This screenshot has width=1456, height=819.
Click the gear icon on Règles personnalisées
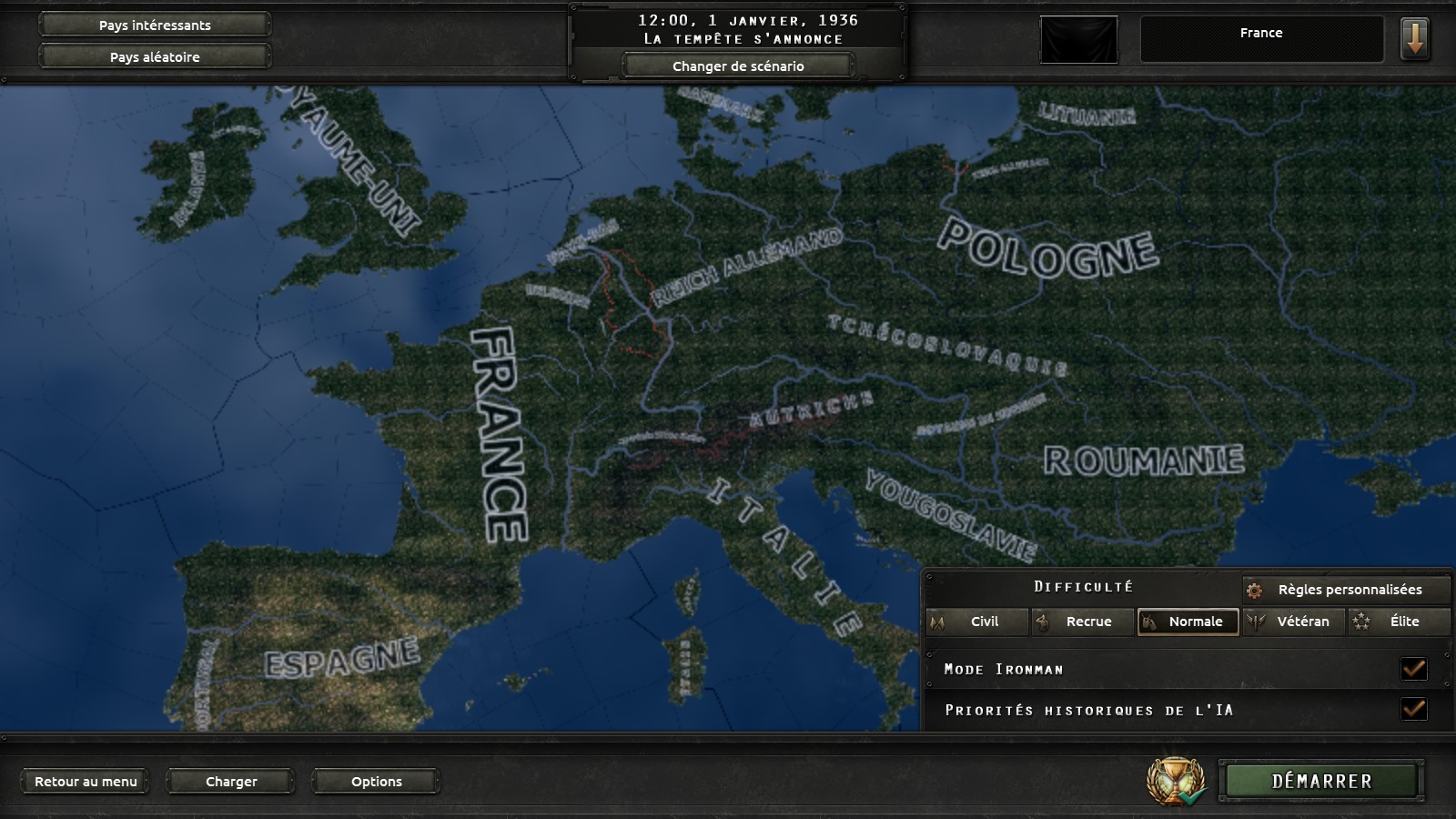pos(1258,590)
